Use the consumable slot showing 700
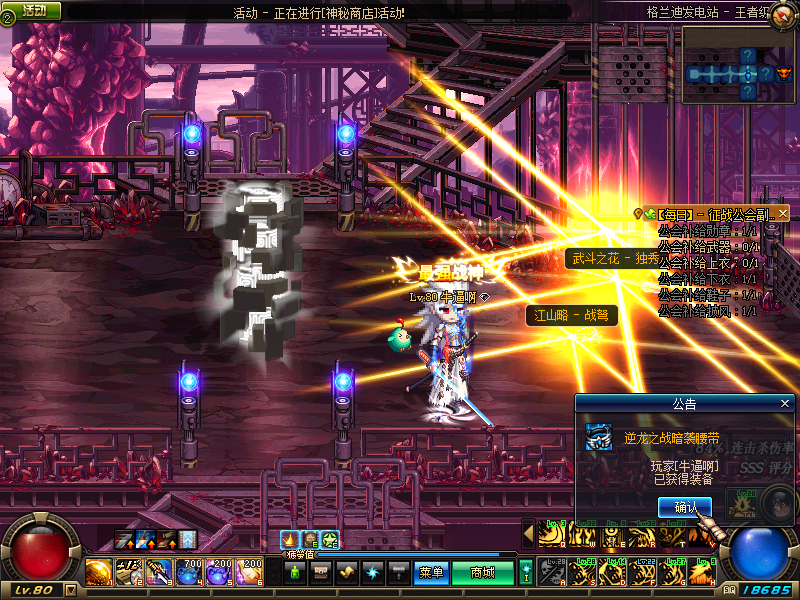The width and height of the screenshot is (800, 600). (x=190, y=573)
